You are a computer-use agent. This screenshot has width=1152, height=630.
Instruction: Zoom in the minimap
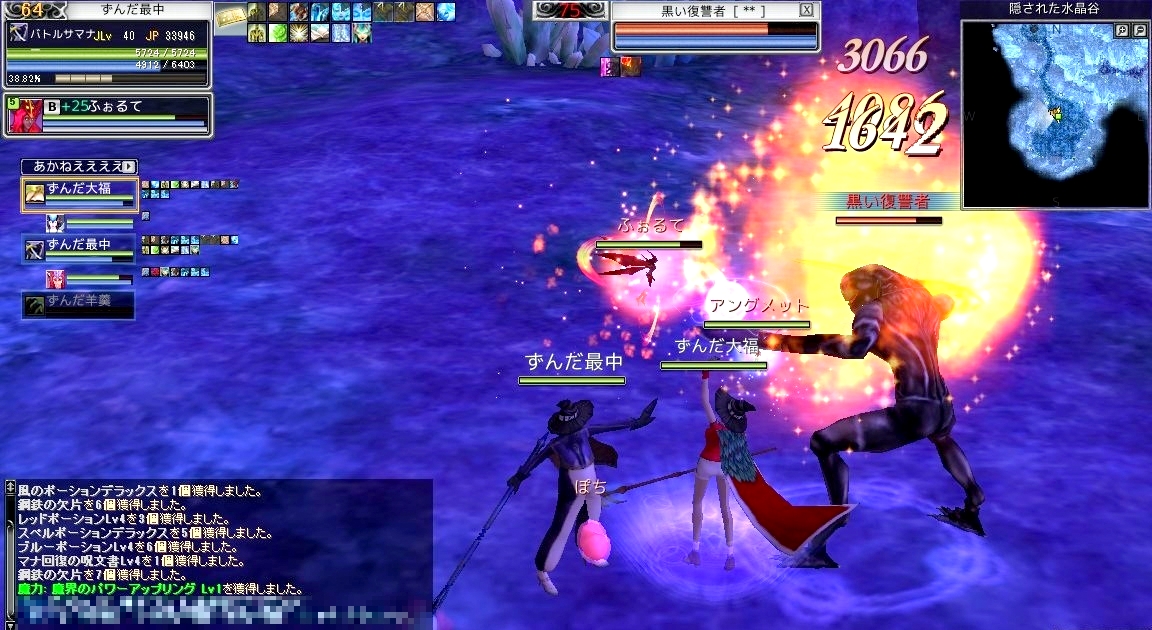coord(1123,31)
